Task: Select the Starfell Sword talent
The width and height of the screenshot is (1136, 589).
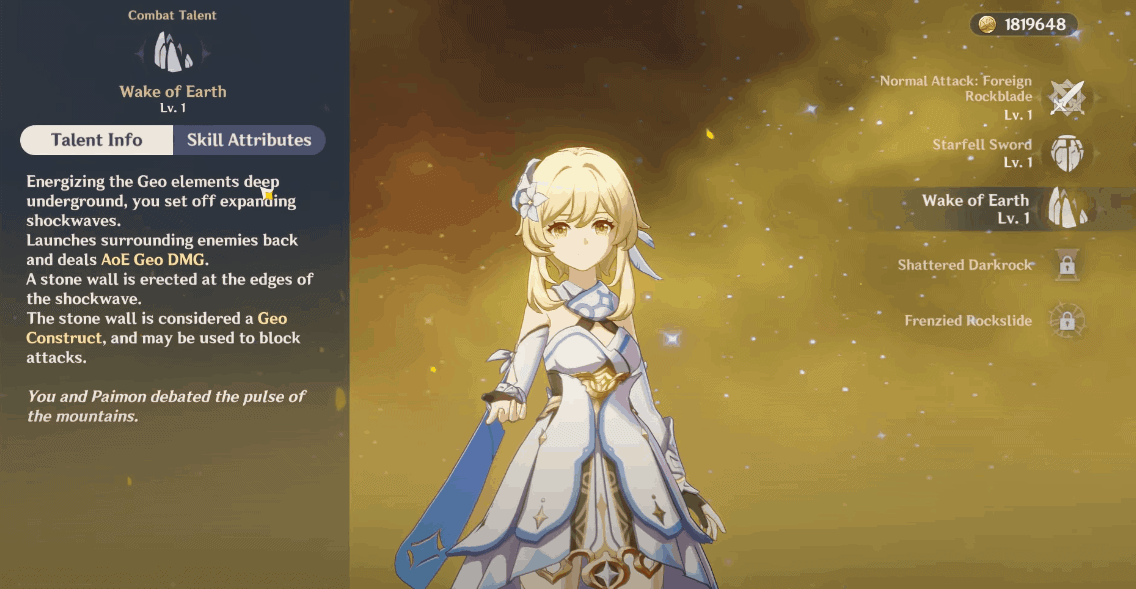Action: click(x=1067, y=152)
